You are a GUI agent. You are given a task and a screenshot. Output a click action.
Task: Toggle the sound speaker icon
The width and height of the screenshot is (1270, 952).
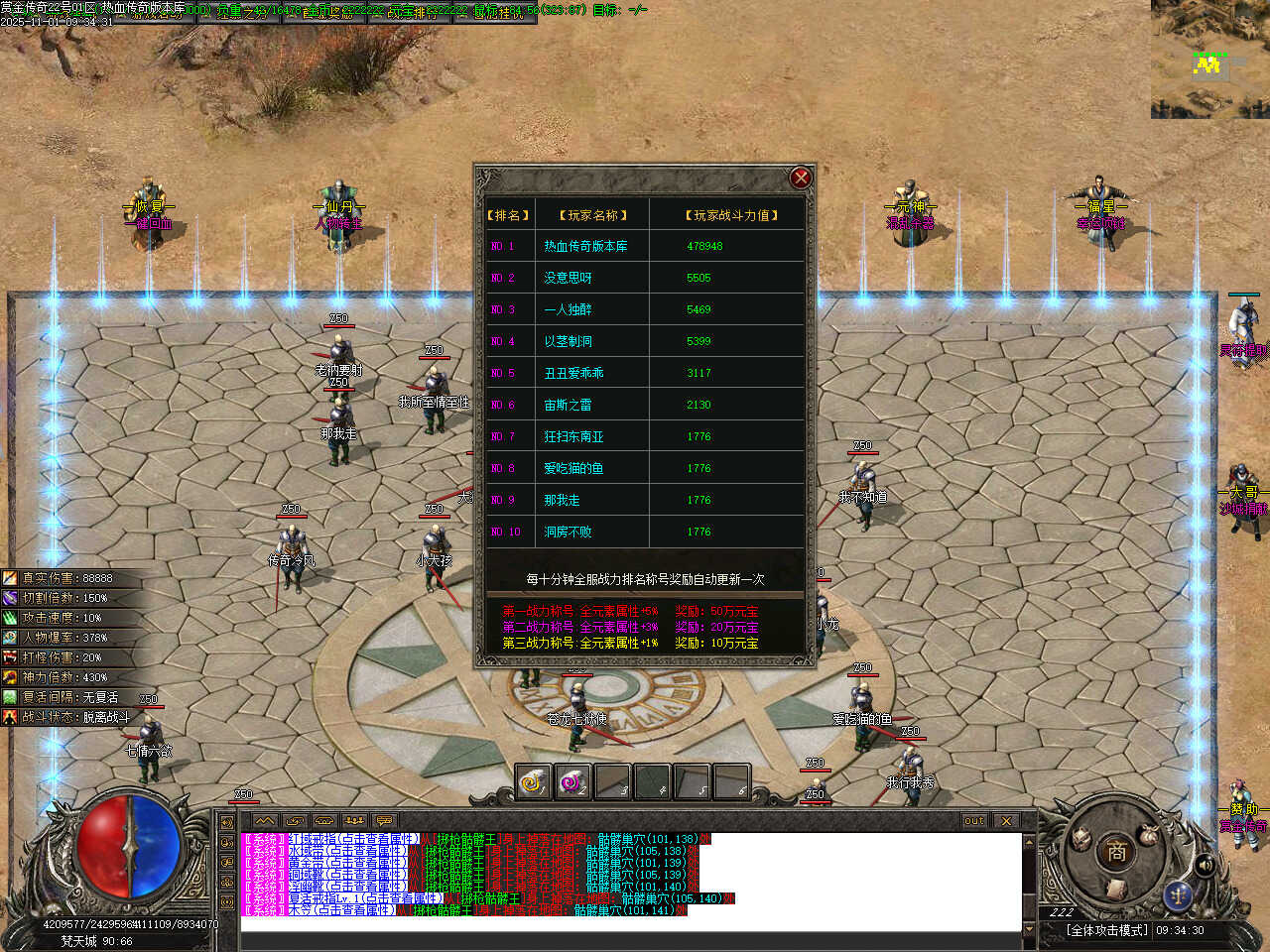tap(1205, 865)
